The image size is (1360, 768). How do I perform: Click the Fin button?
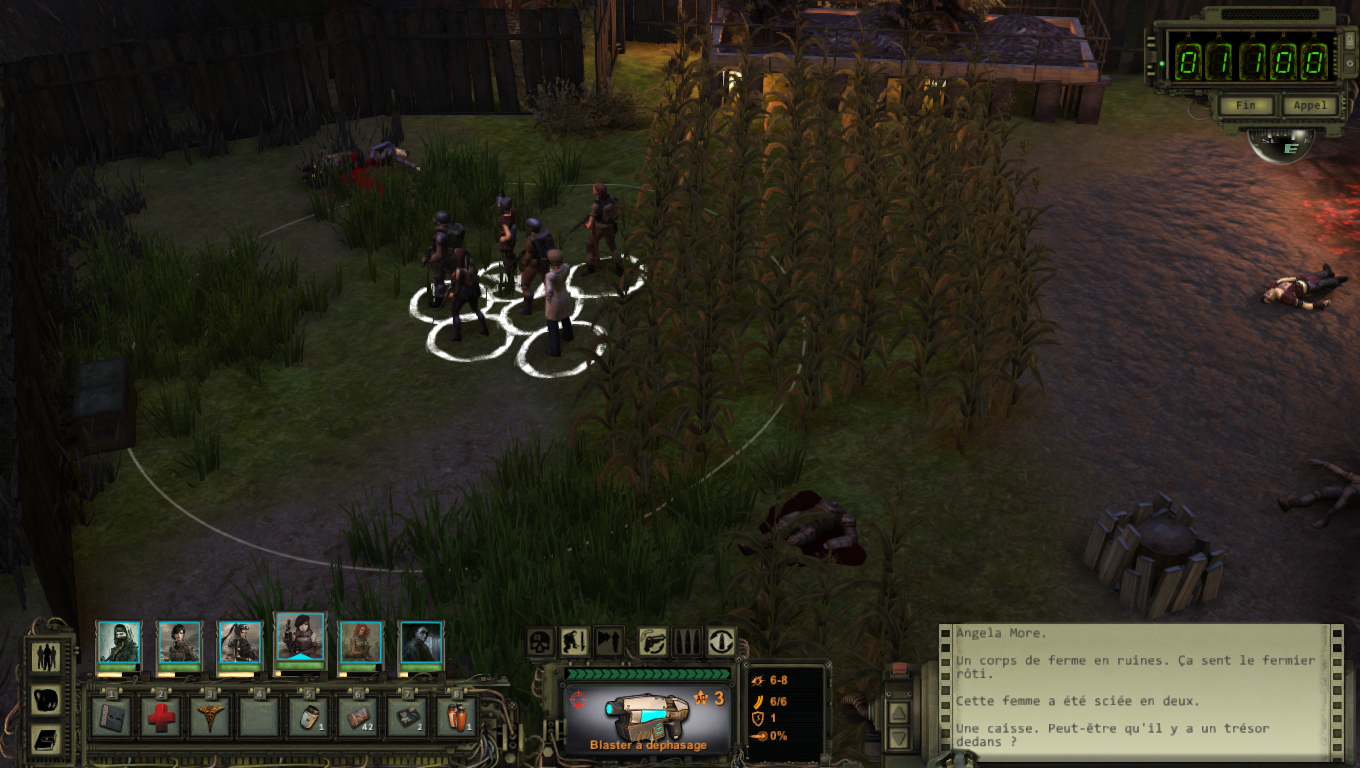pyautogui.click(x=1246, y=105)
